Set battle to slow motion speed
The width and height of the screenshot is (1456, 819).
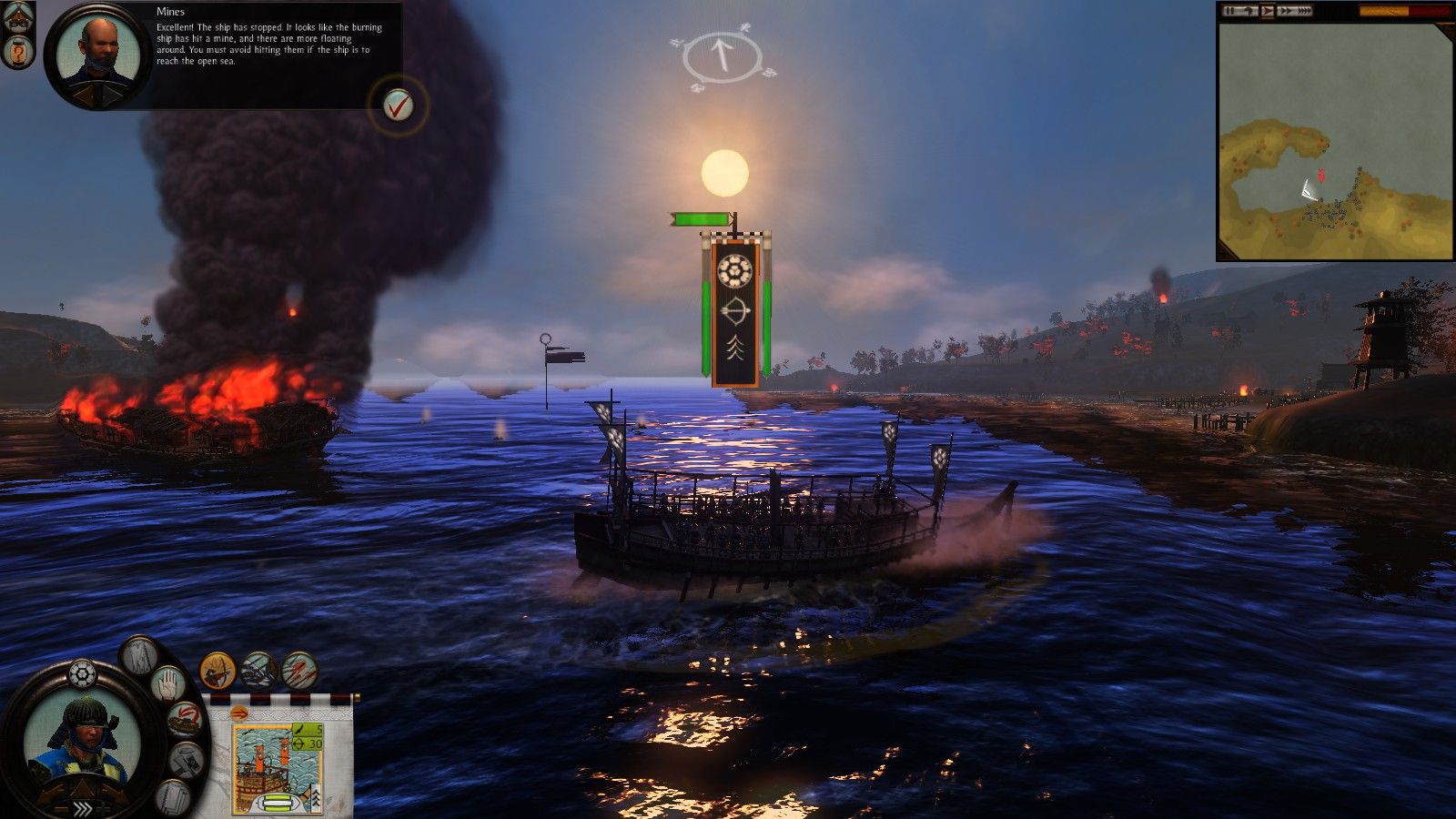pyautogui.click(x=1249, y=11)
